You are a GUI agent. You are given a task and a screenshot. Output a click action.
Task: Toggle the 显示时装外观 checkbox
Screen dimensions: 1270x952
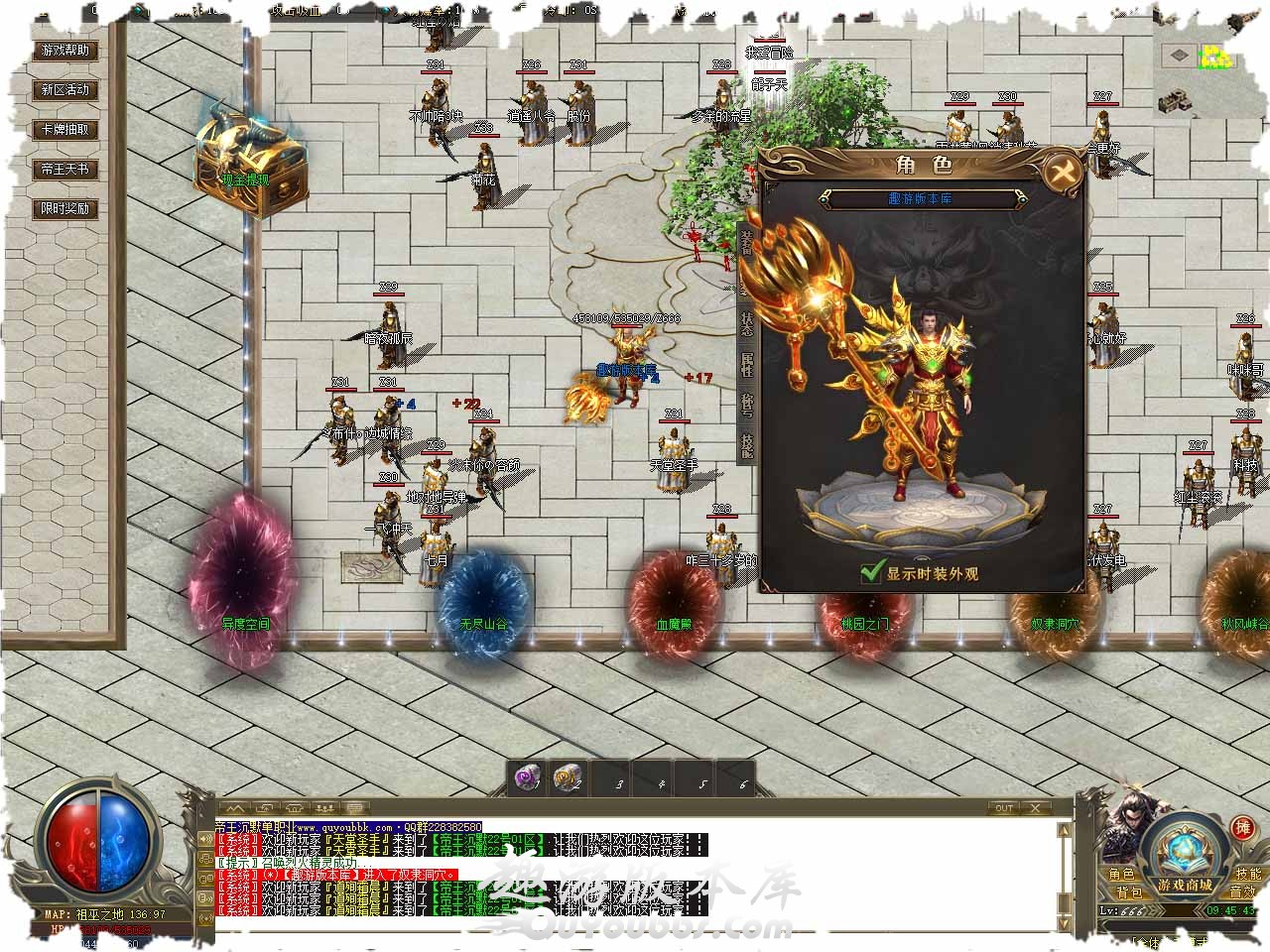[872, 572]
